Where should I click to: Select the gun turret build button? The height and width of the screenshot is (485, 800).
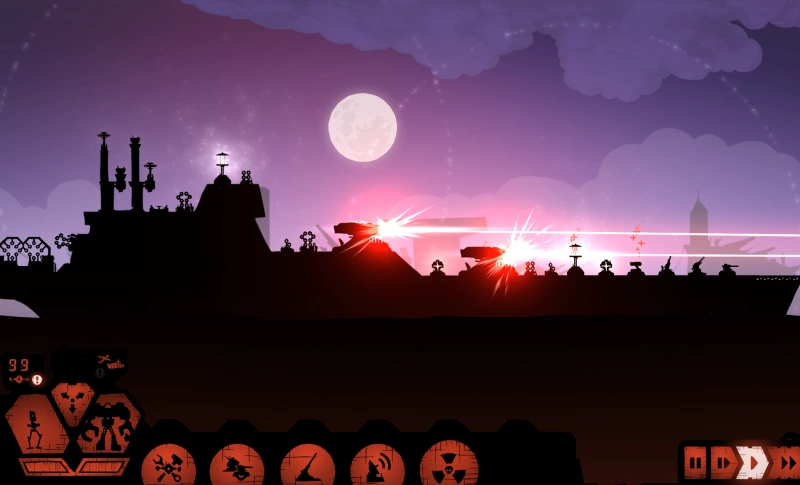click(x=237, y=466)
